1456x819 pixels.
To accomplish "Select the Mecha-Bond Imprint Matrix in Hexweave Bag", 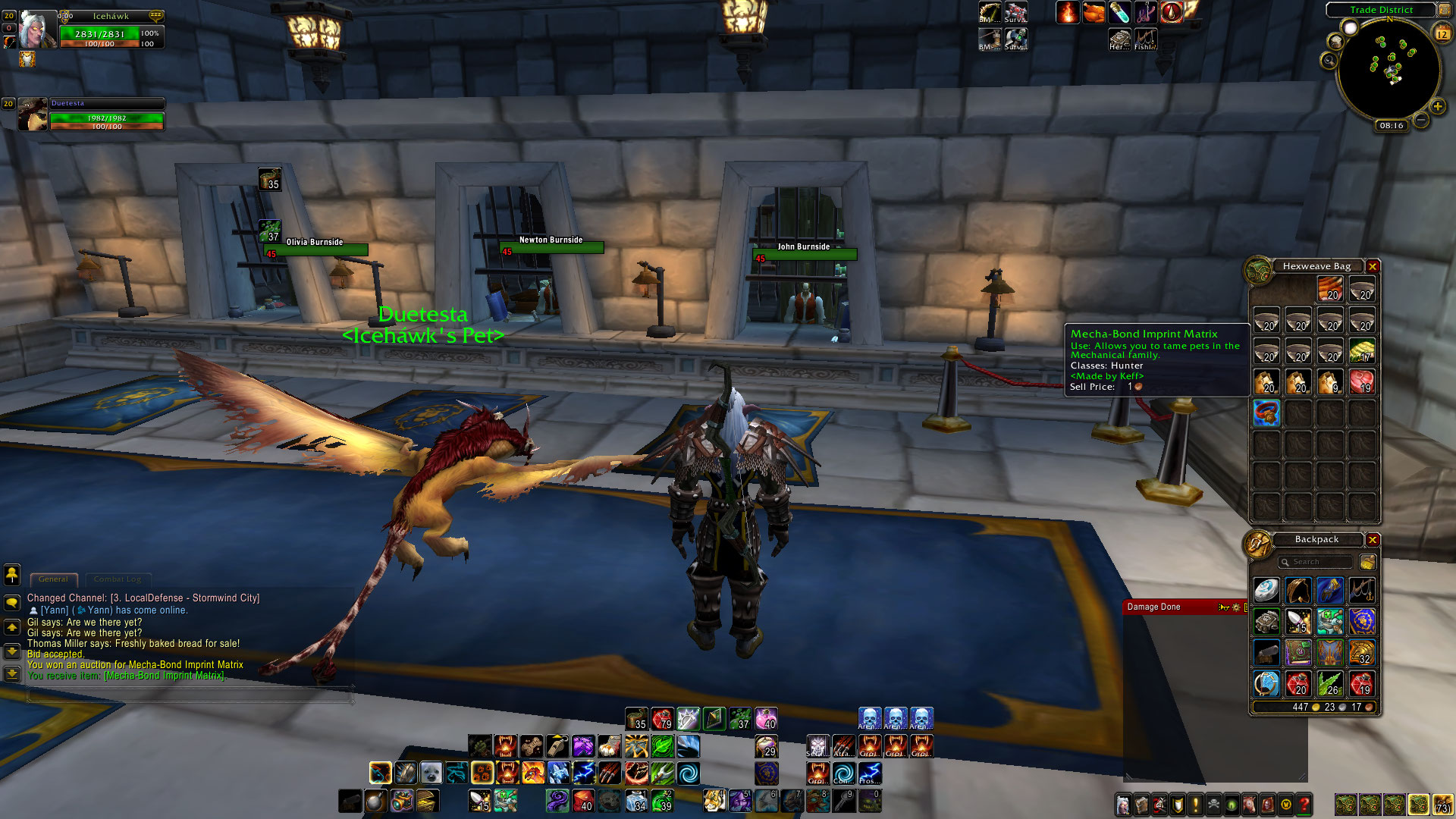I will pyautogui.click(x=1266, y=413).
